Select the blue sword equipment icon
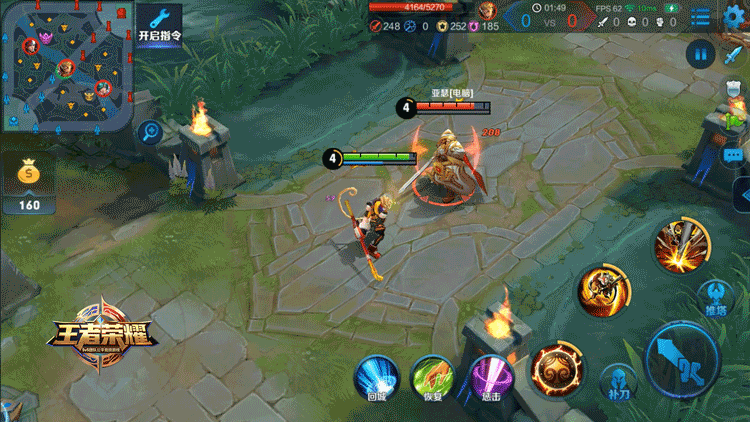The image size is (750, 422). coord(735,54)
